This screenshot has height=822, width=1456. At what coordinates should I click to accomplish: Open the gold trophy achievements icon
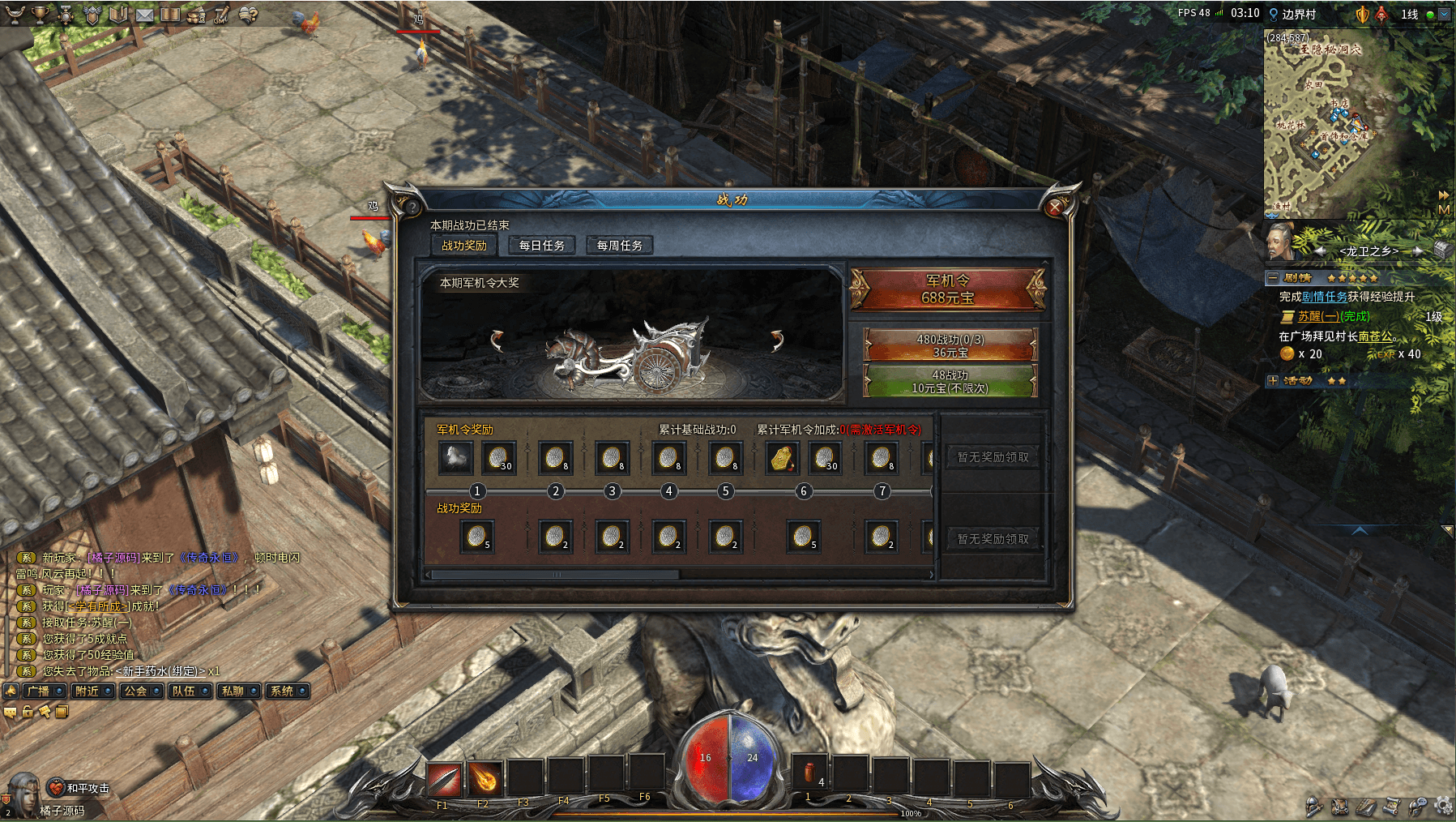coord(40,15)
